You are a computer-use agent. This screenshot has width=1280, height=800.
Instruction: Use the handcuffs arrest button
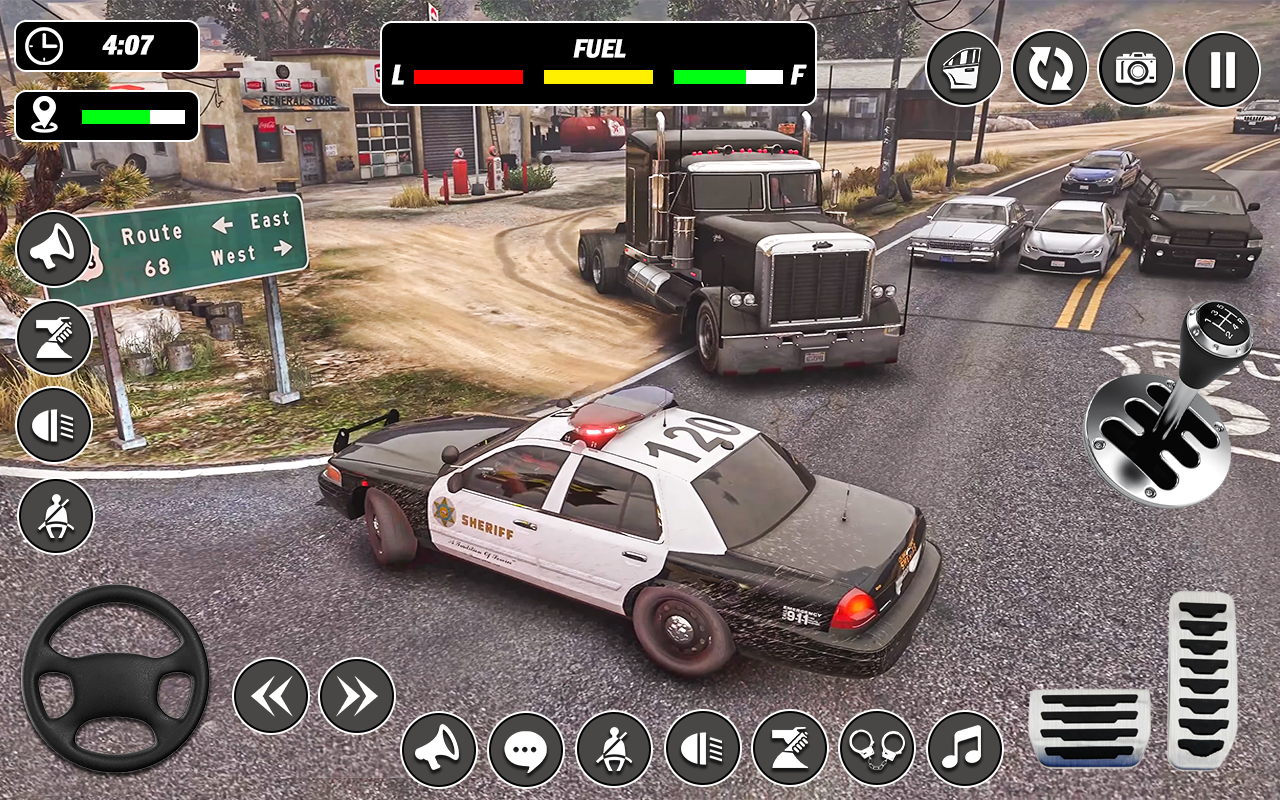pos(877,749)
